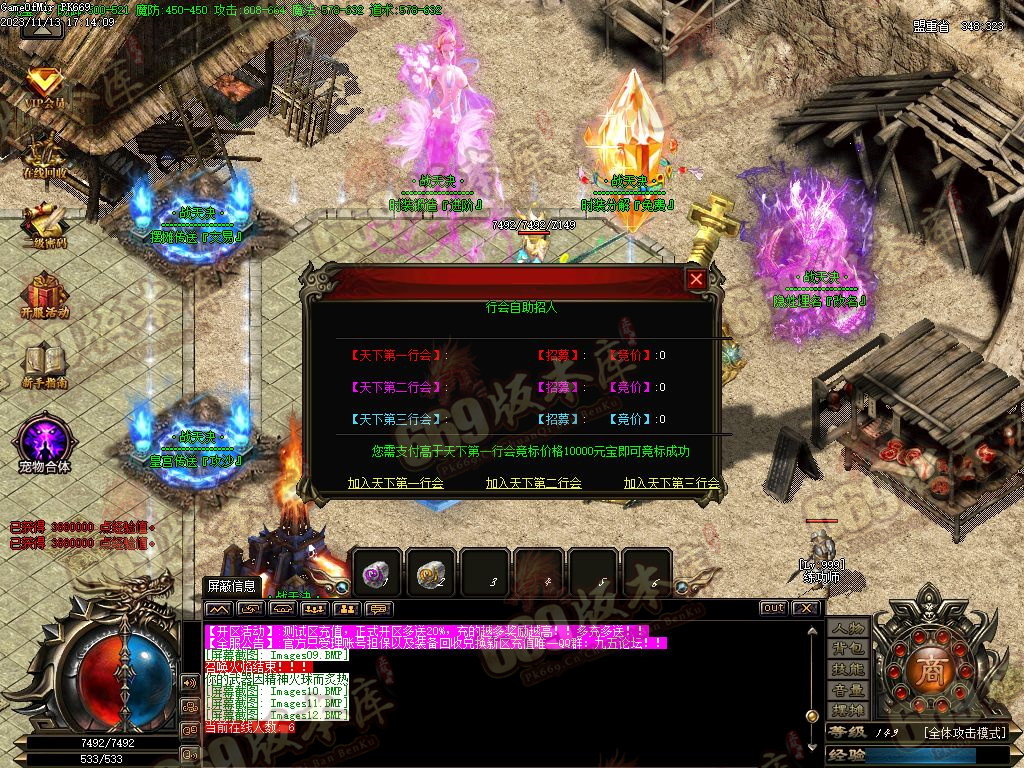Viewport: 1024px width, 768px height.
Task: Click the chat panel's out button
Action: point(773,608)
